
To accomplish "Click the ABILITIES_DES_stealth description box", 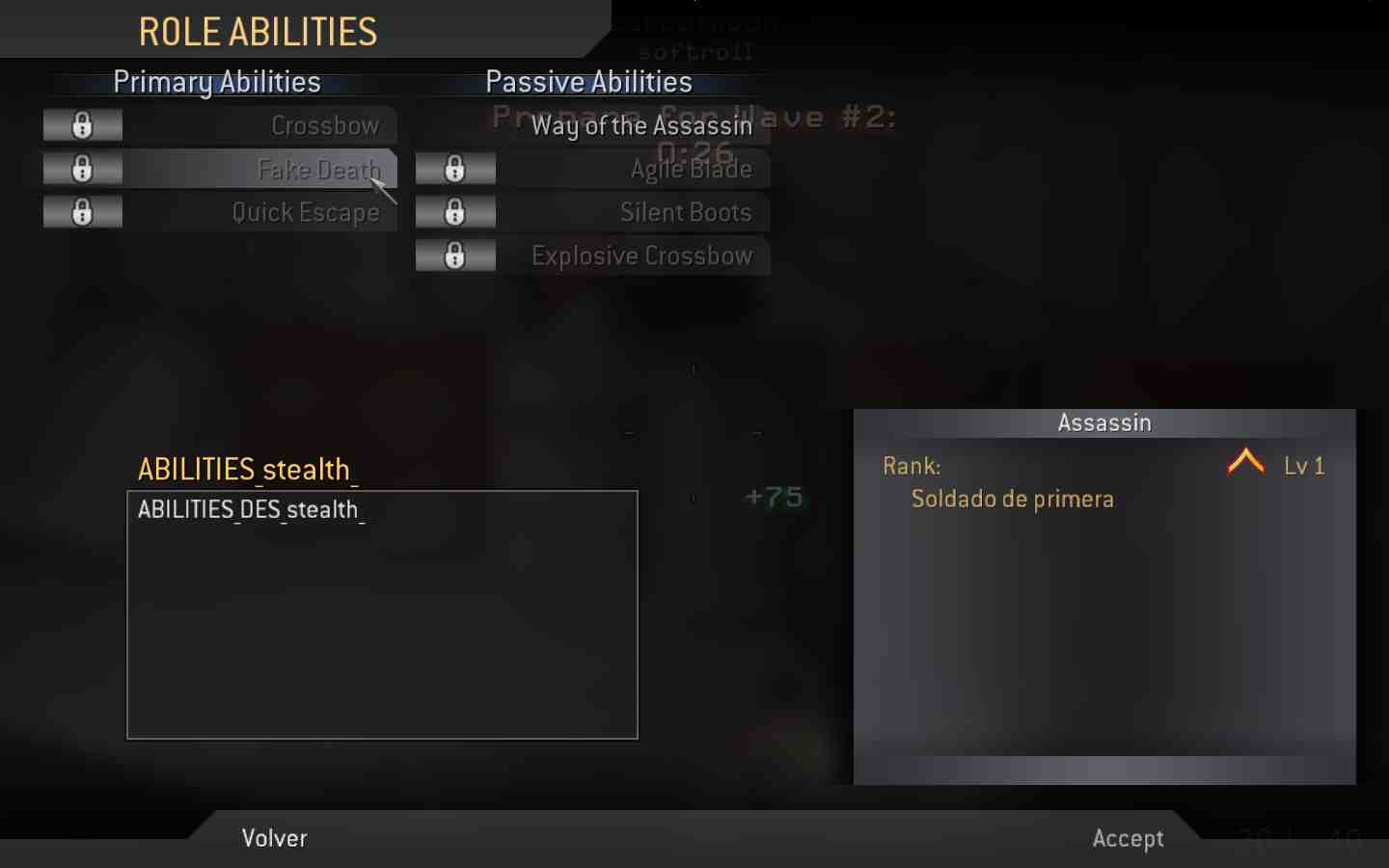I will pyautogui.click(x=381, y=614).
